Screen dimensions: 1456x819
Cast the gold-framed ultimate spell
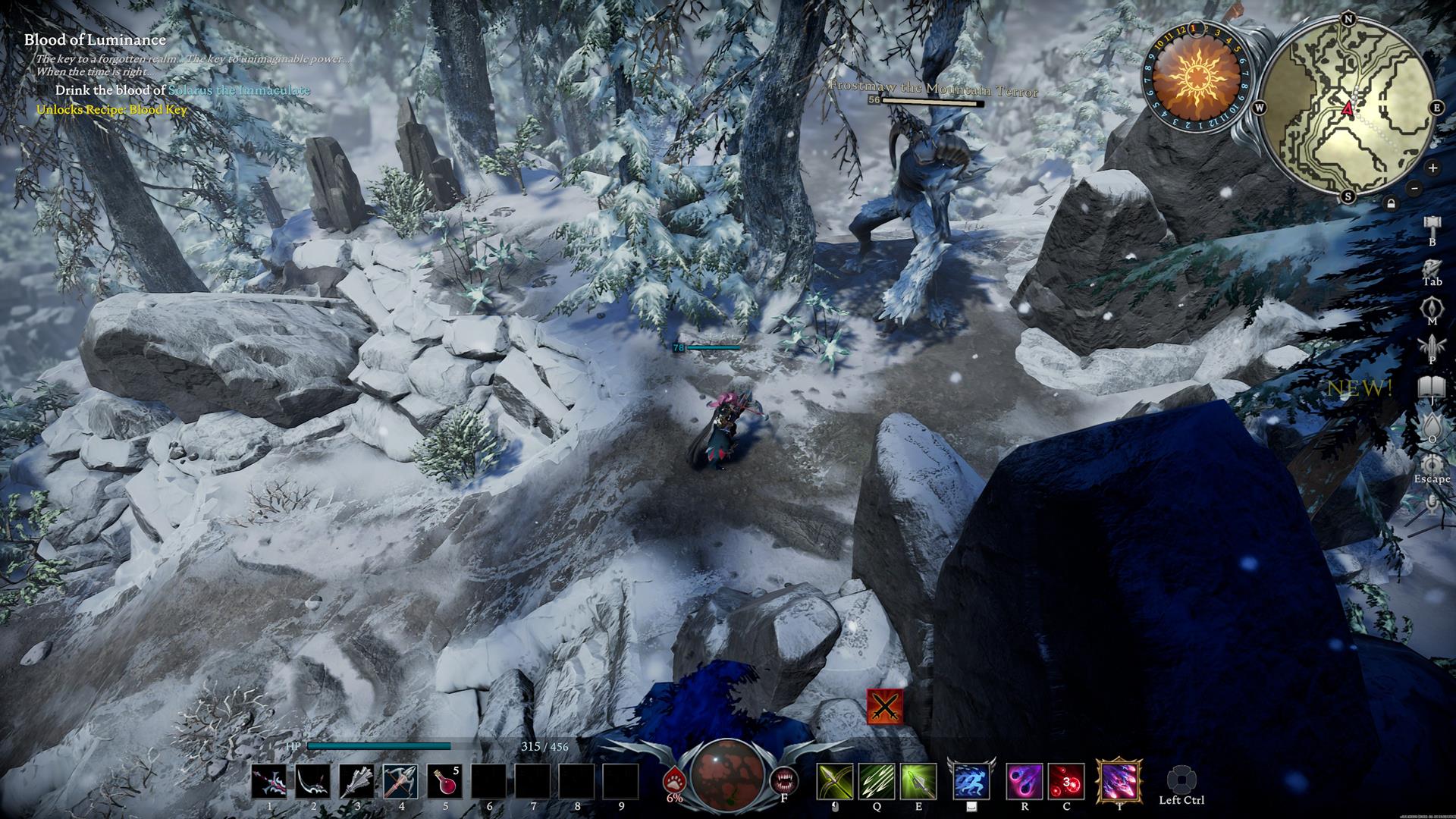[1119, 782]
